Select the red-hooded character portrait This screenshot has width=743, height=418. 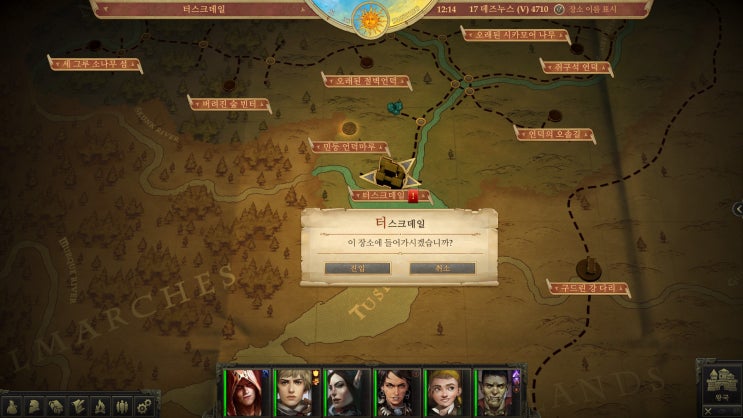point(245,391)
